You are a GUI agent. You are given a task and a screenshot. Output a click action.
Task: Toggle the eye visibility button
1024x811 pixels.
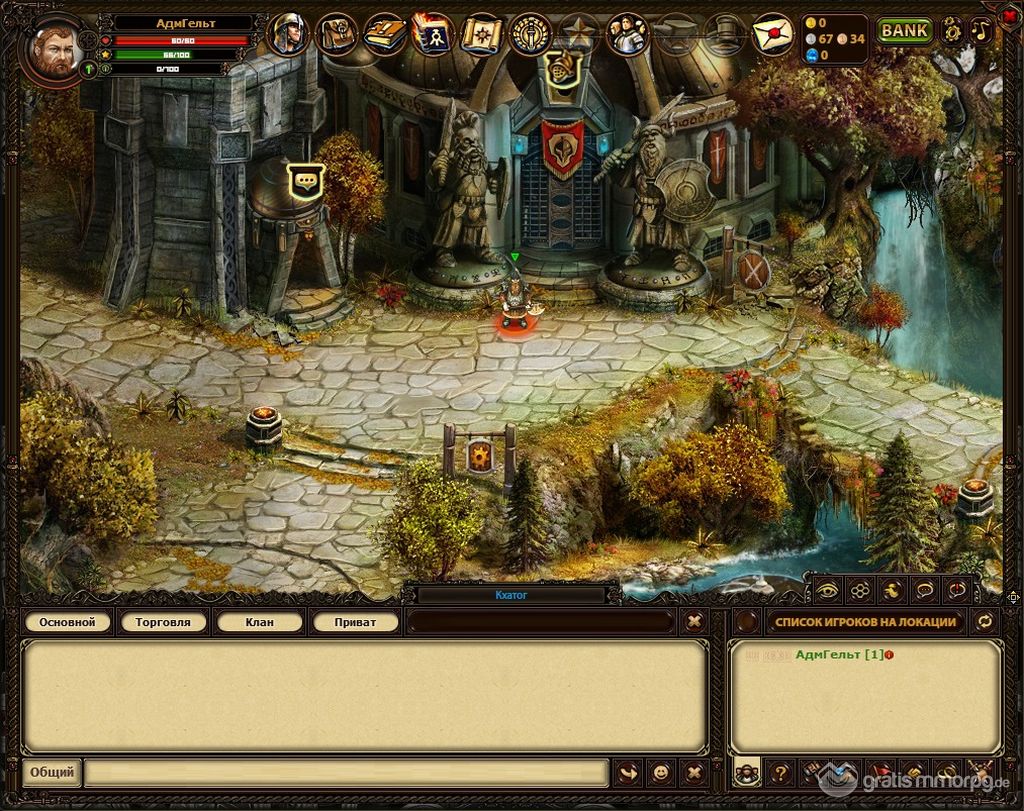pyautogui.click(x=827, y=590)
